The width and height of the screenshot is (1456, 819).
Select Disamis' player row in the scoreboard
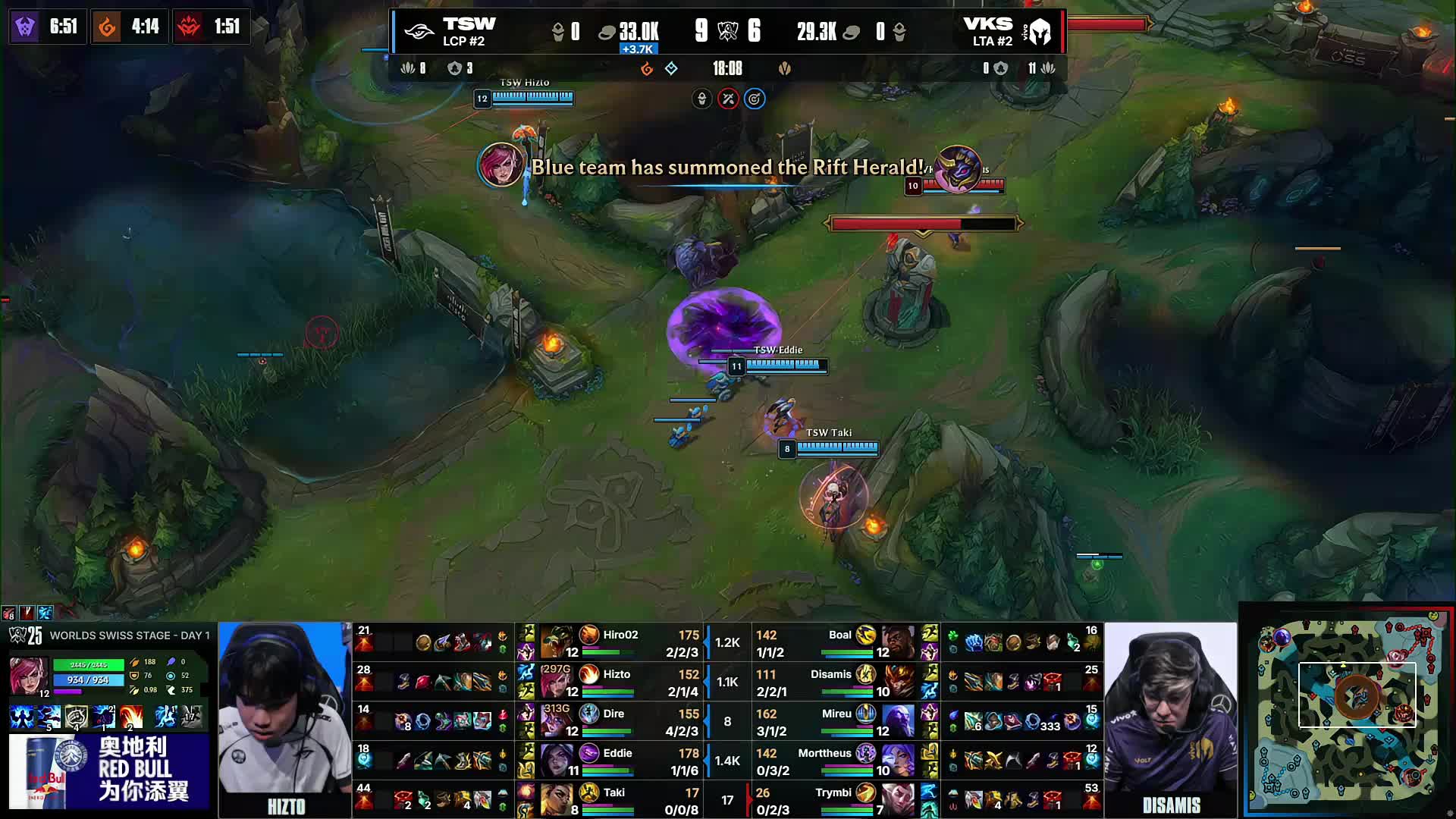pyautogui.click(x=830, y=682)
